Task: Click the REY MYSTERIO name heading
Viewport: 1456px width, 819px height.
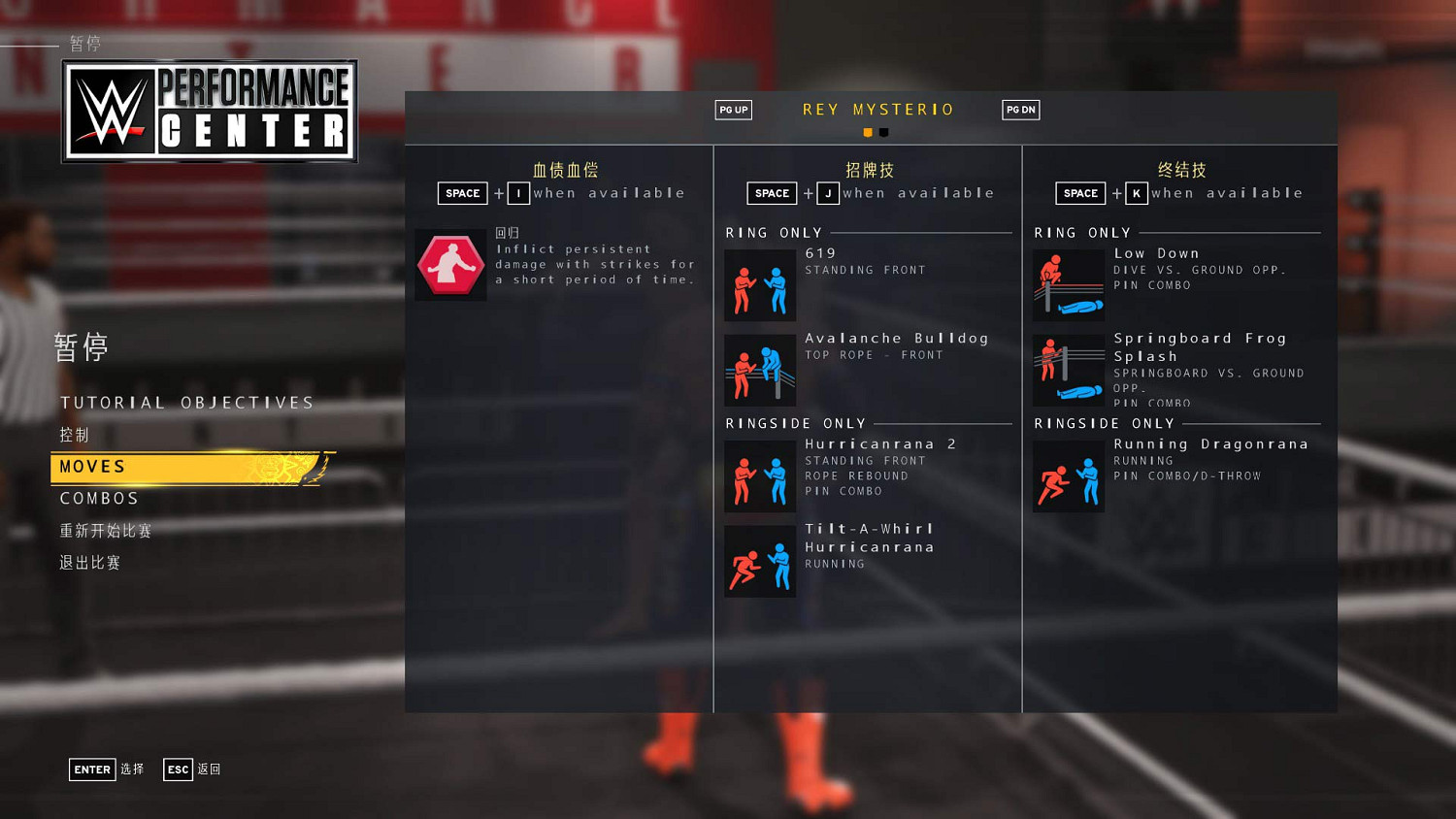Action: (x=877, y=109)
